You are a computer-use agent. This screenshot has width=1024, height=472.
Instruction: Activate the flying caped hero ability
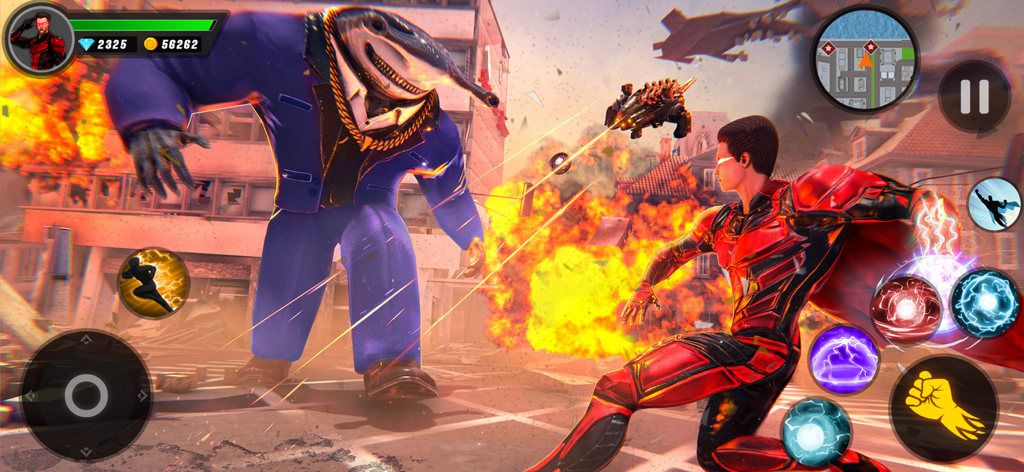tap(993, 204)
